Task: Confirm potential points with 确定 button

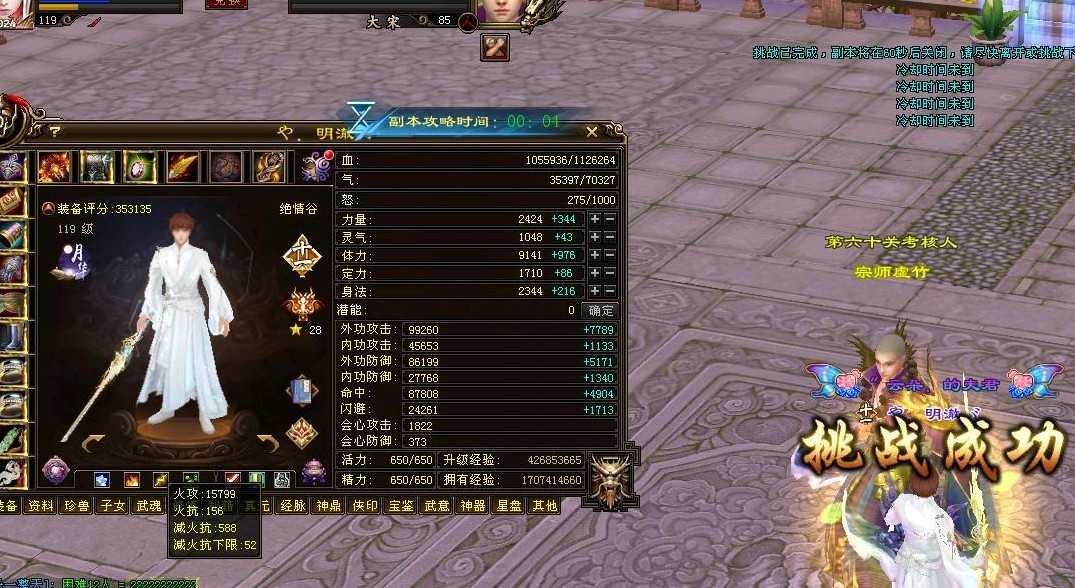Action: click(600, 310)
